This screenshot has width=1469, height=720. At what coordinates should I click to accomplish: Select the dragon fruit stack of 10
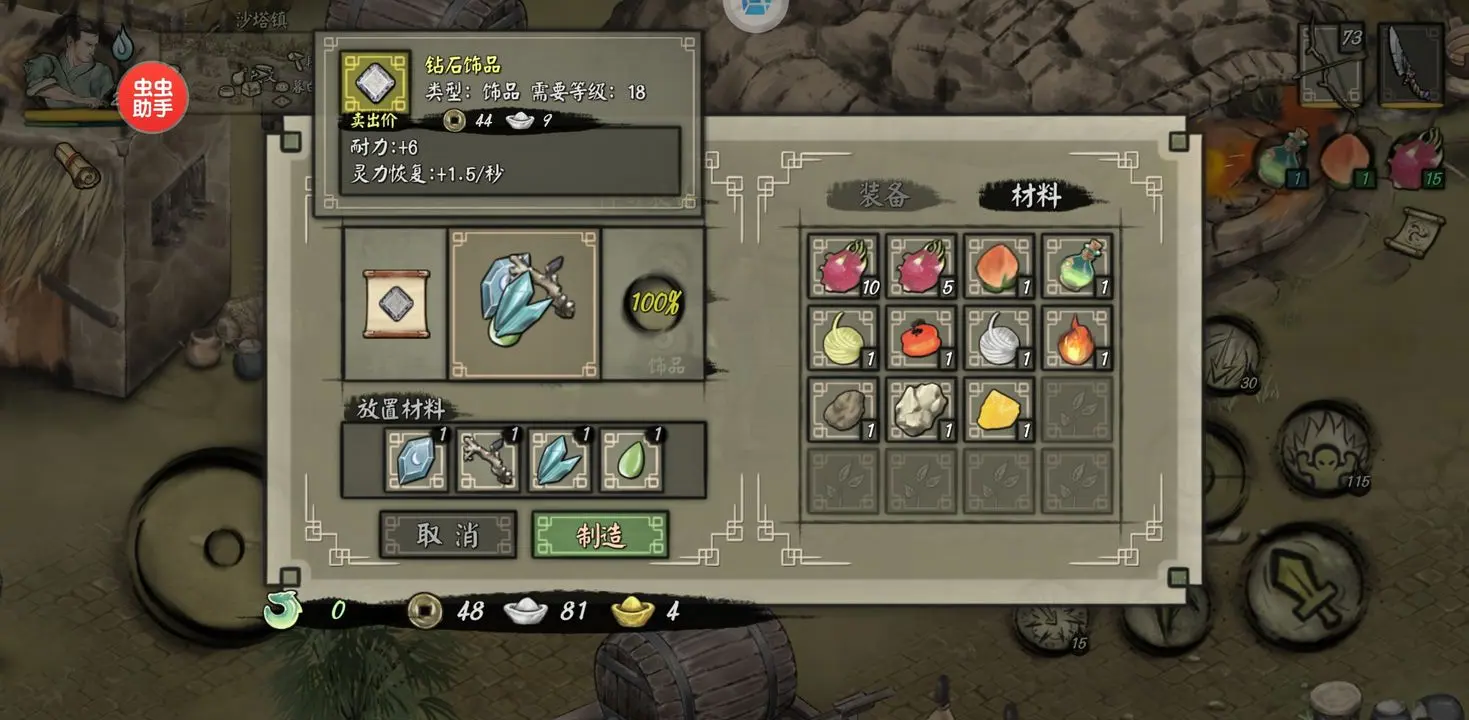843,267
